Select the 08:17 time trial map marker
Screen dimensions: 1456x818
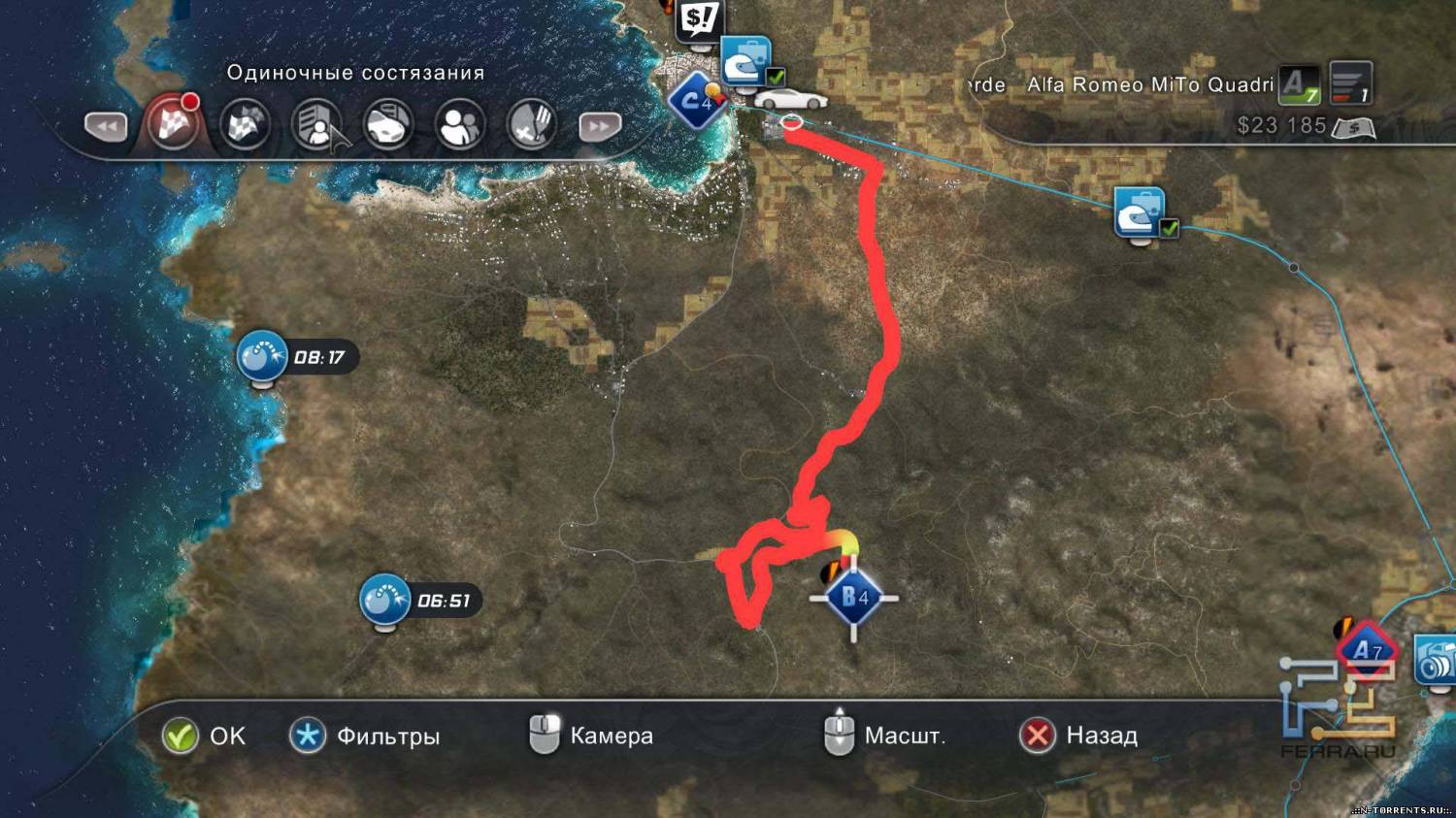[x=261, y=356]
